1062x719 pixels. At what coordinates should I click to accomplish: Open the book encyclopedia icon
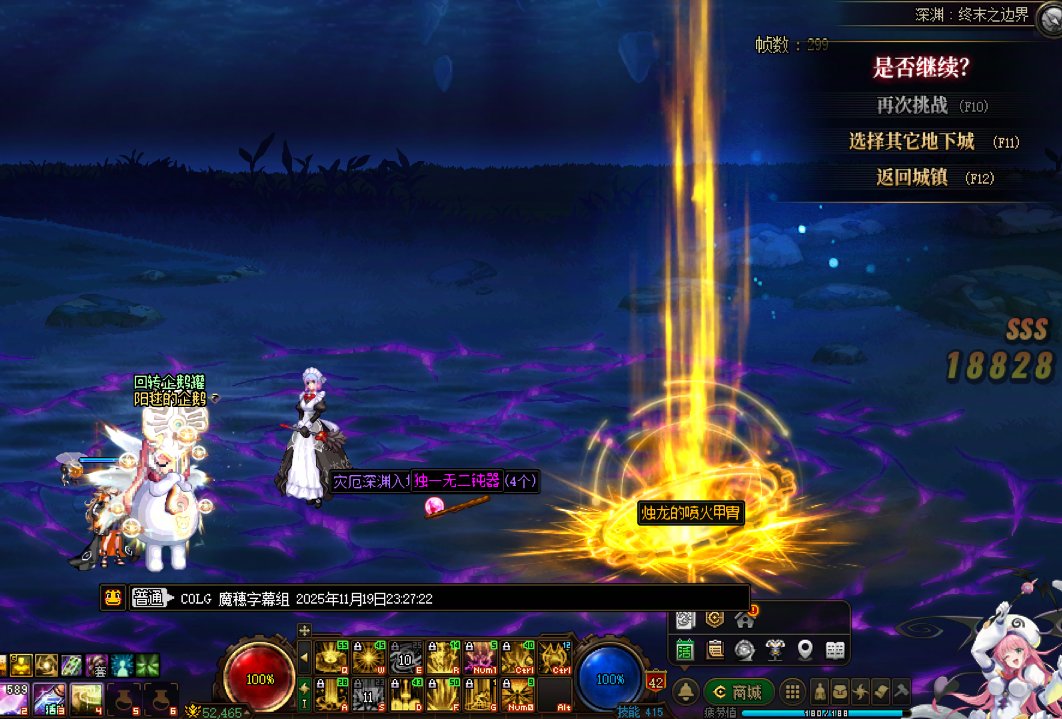[x=835, y=650]
